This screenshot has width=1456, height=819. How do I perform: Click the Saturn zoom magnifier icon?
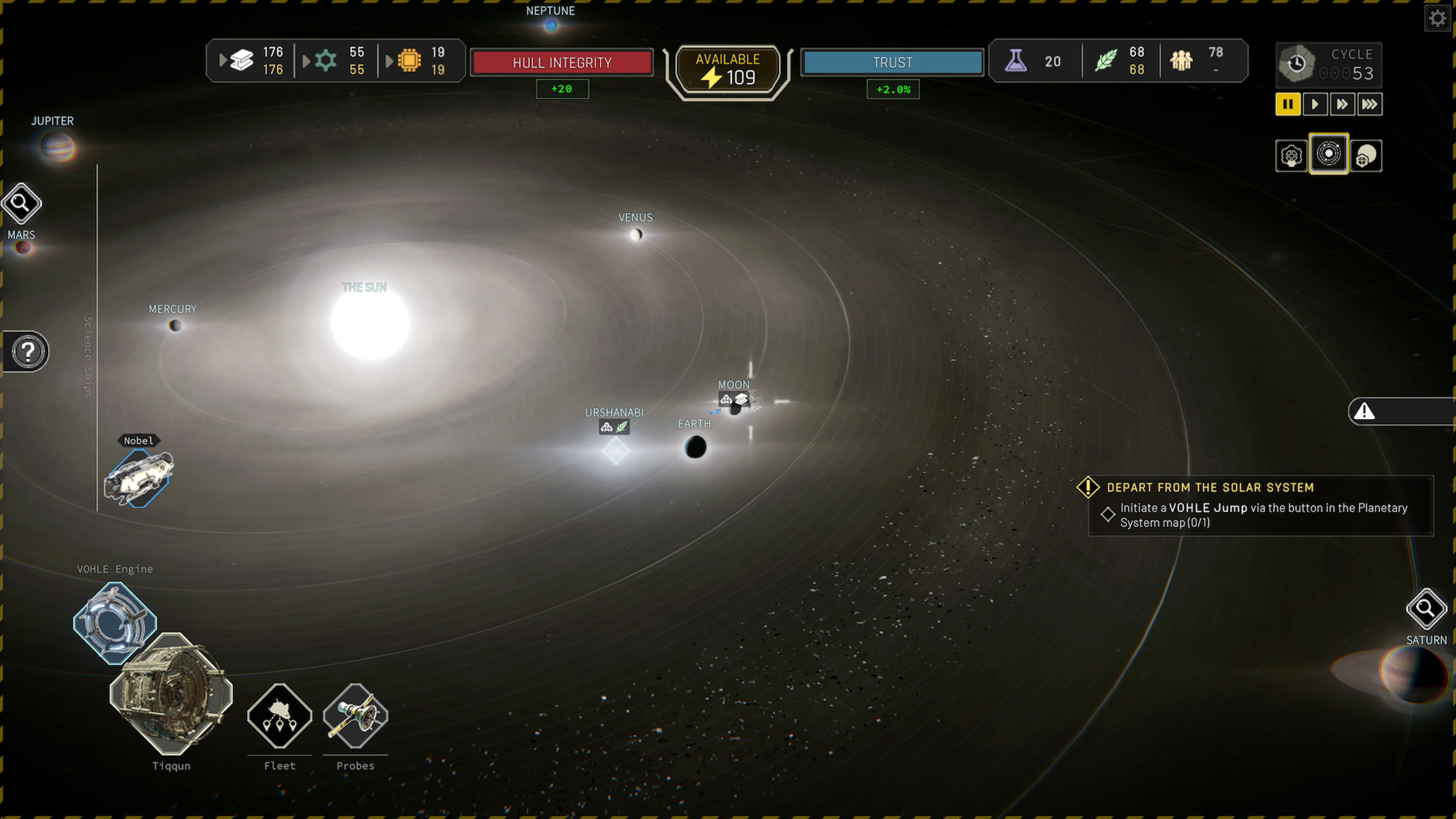coord(1426,609)
